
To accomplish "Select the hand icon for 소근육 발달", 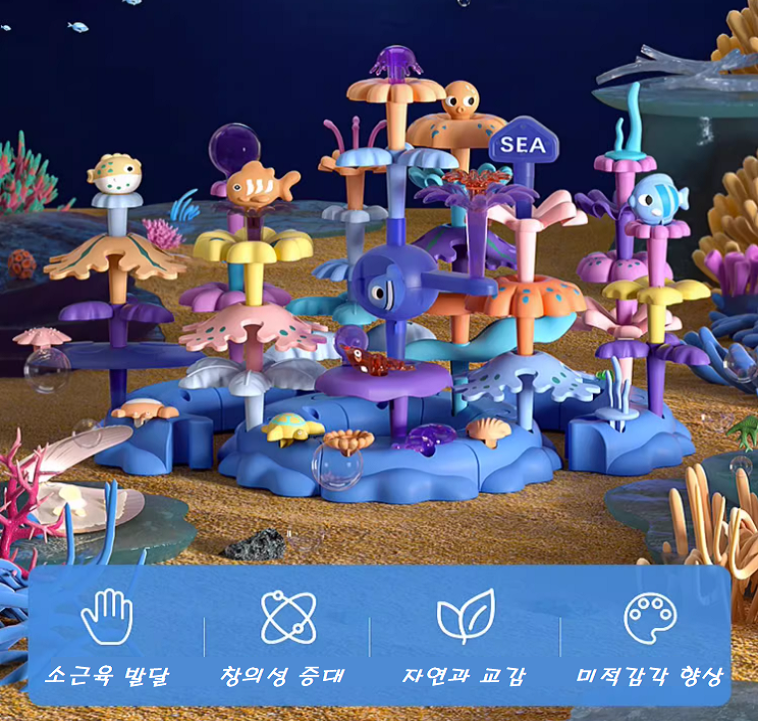I will pos(107,616).
